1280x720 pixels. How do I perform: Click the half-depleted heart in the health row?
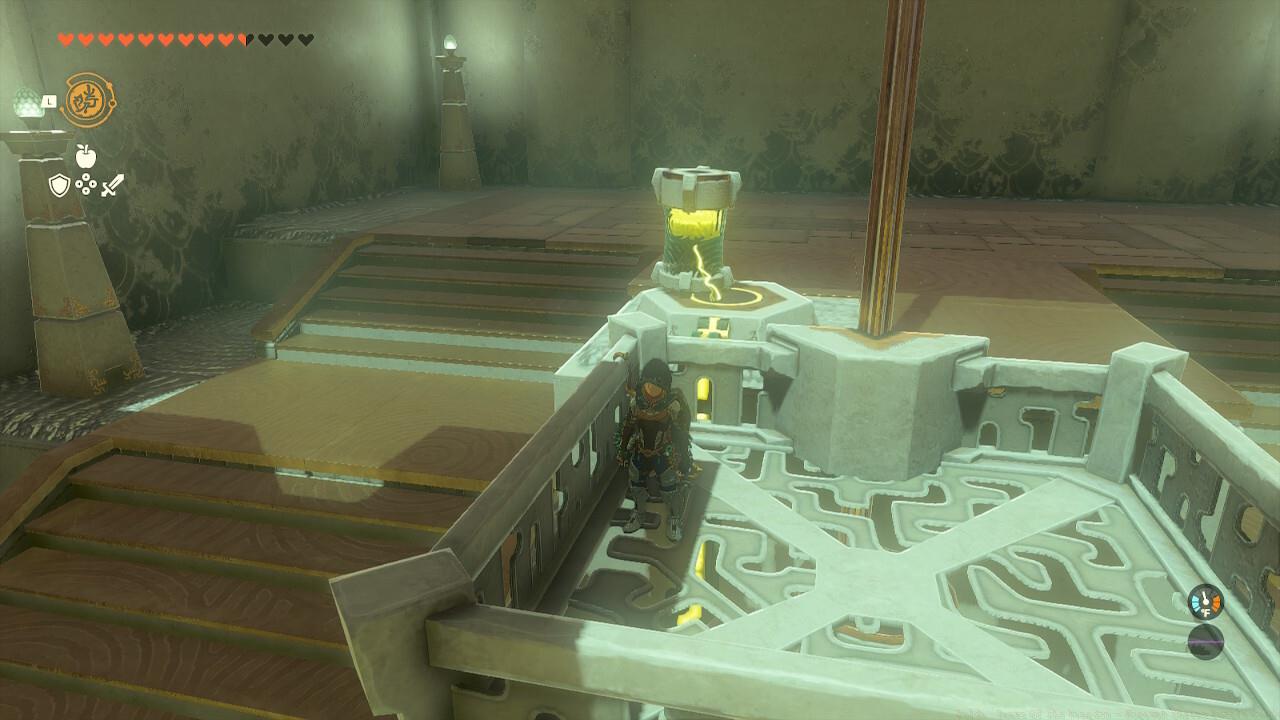coord(246,39)
